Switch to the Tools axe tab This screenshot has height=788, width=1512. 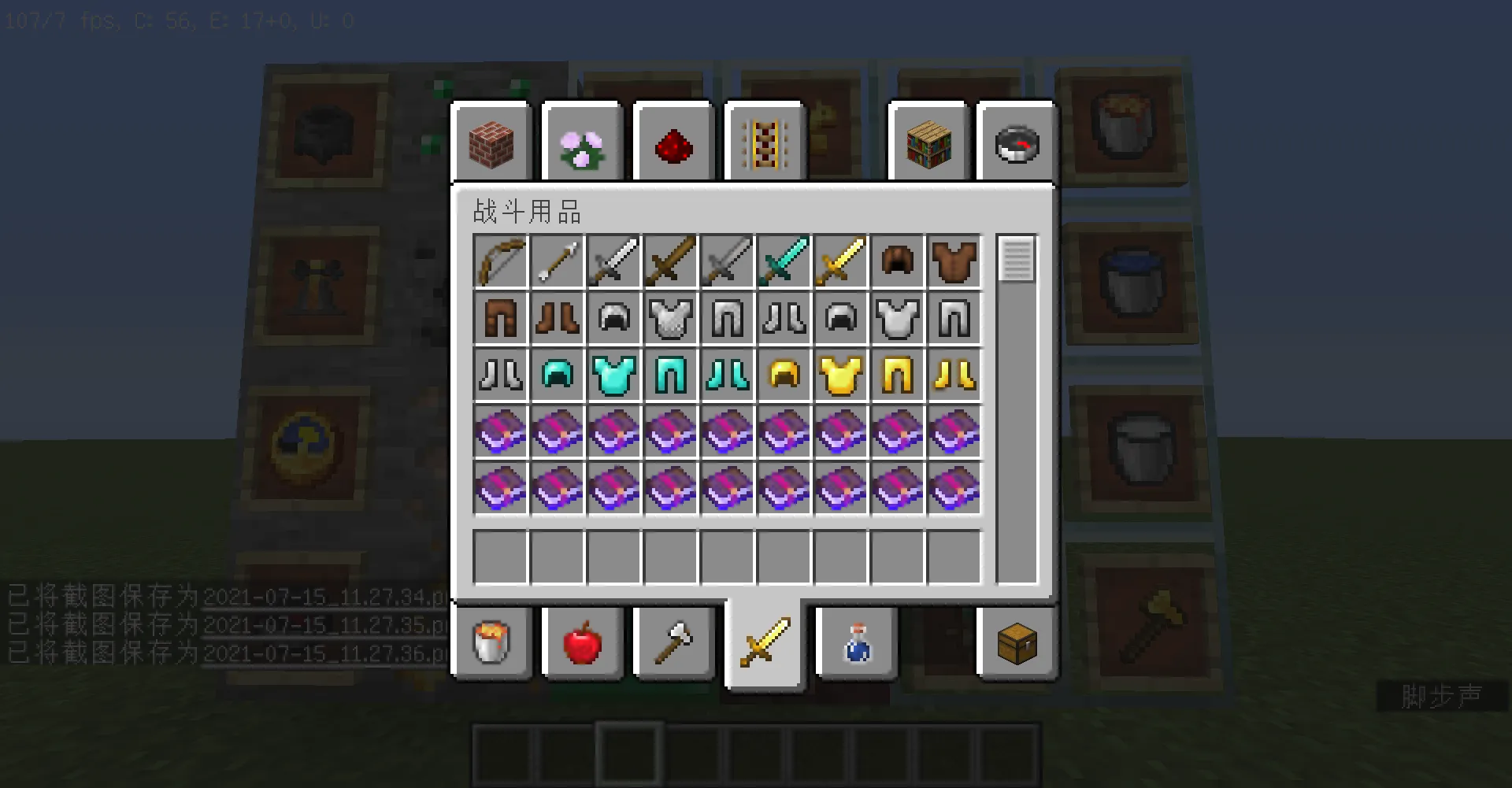pos(673,643)
